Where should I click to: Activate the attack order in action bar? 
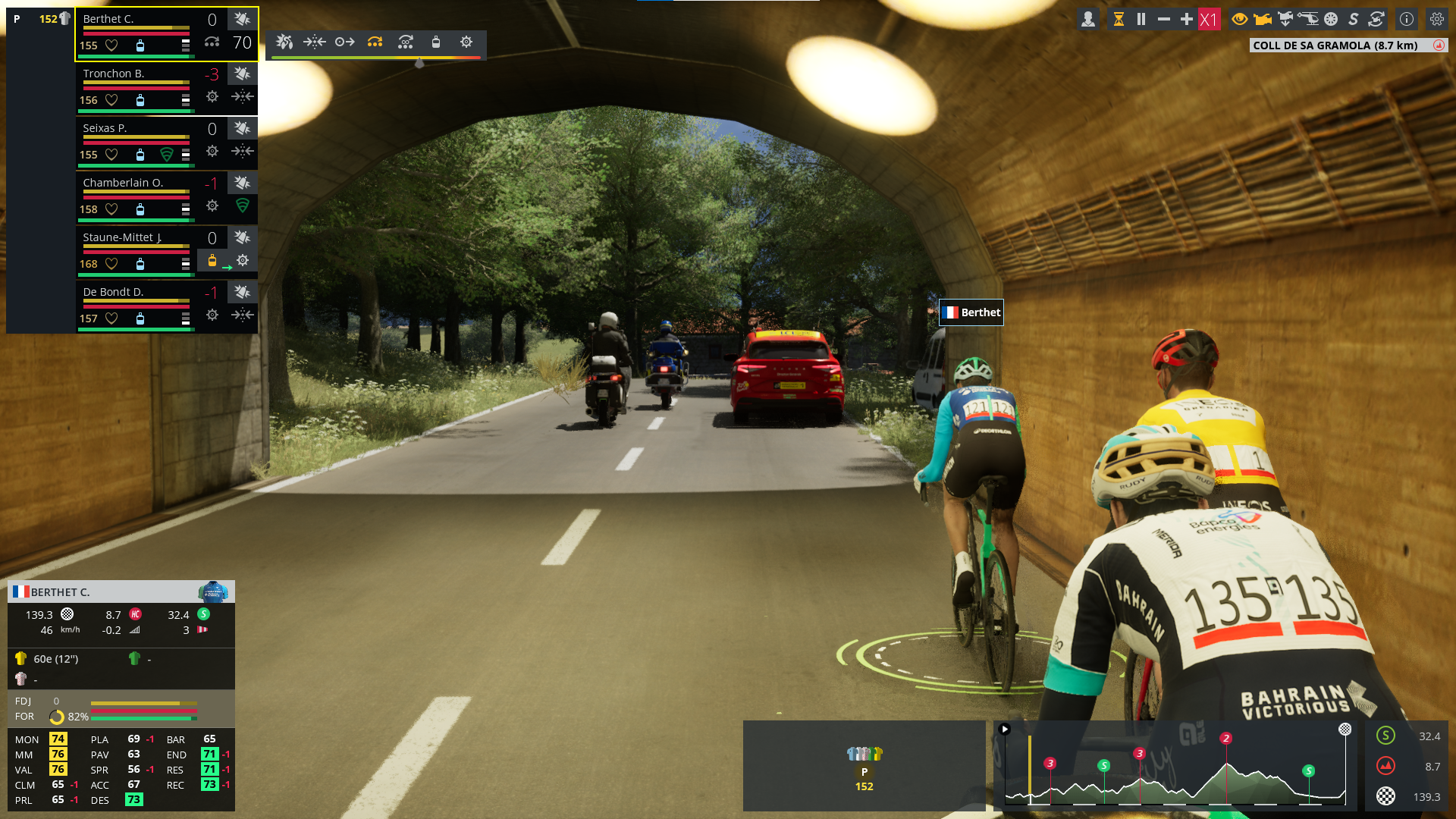coord(284,42)
